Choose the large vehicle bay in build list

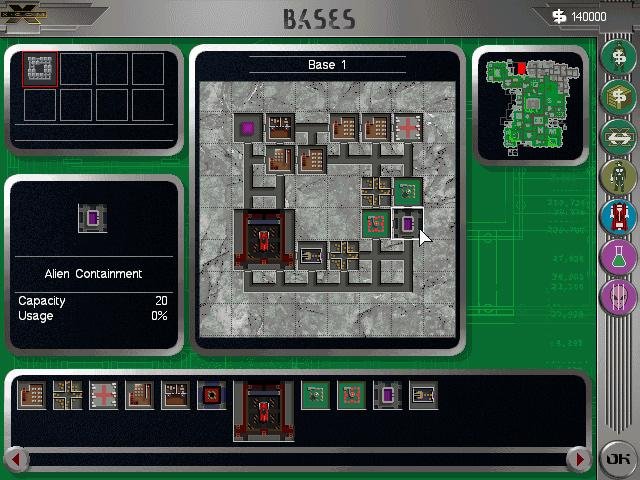click(263, 410)
